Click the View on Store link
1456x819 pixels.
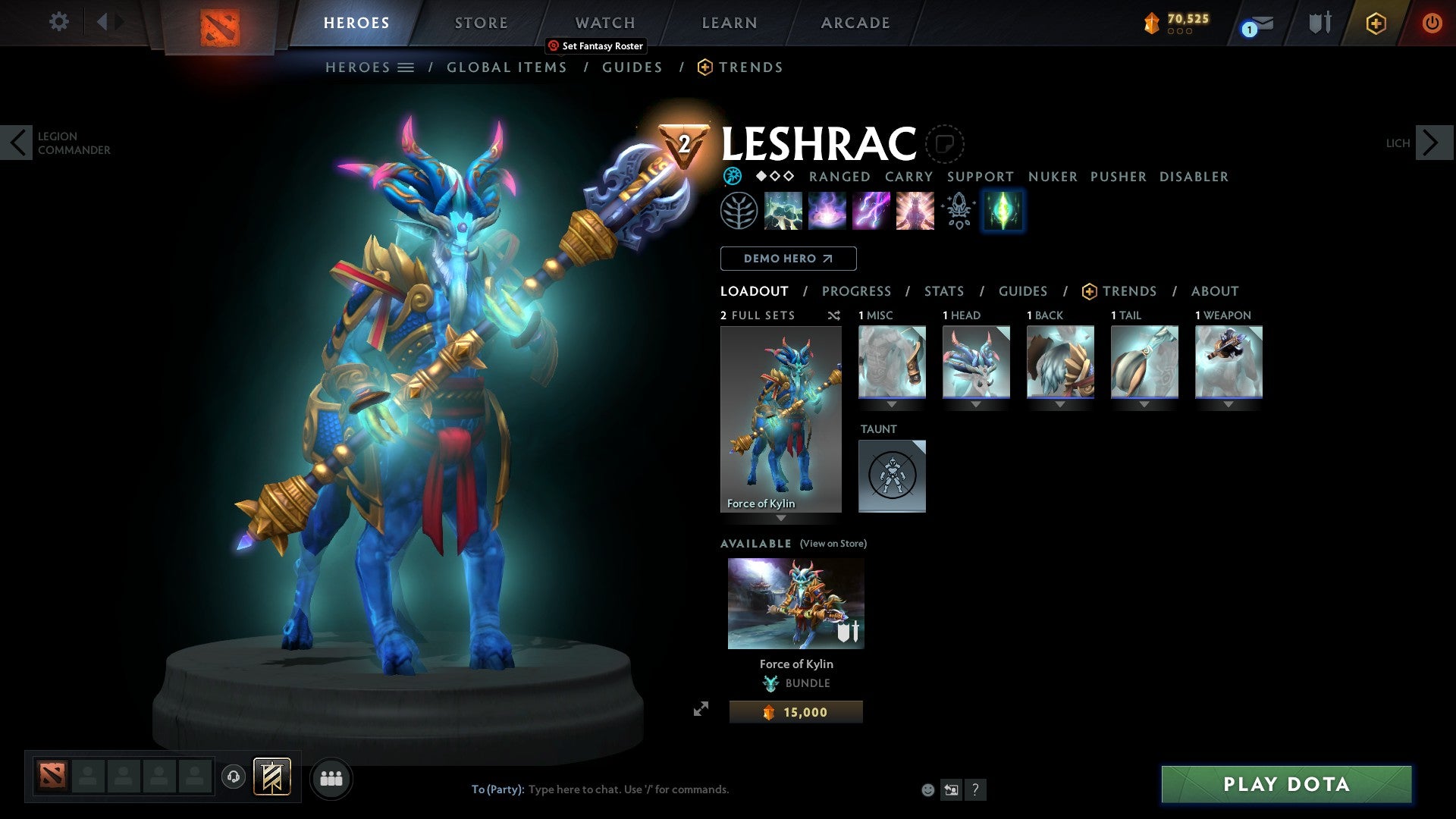(x=833, y=544)
